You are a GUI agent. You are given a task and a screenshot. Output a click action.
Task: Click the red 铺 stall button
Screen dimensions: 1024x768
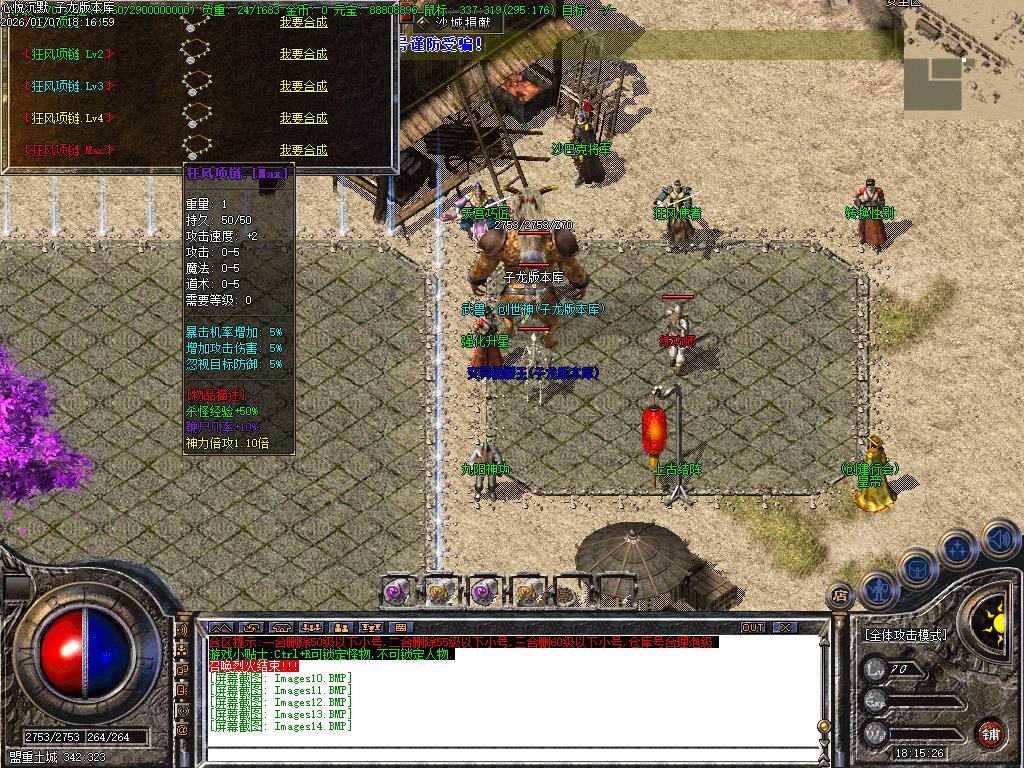(990, 733)
